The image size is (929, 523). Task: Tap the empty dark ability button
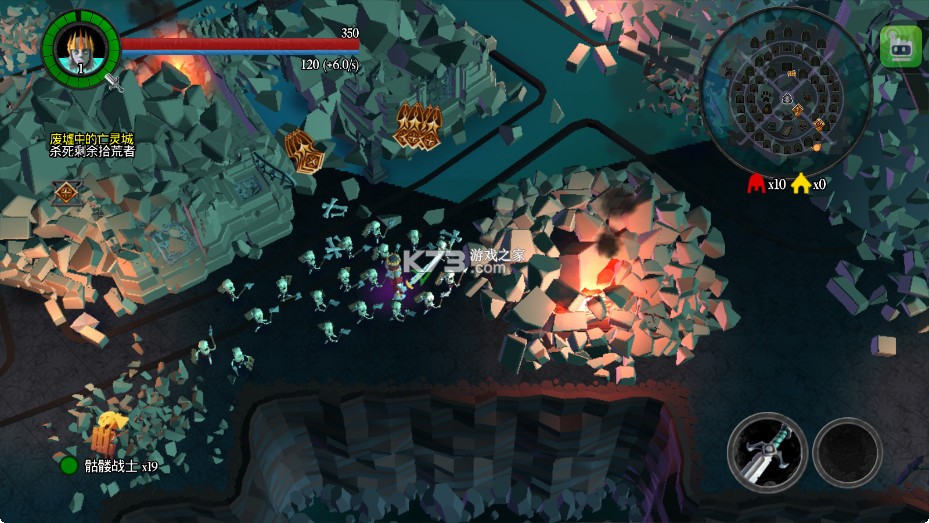(x=847, y=452)
